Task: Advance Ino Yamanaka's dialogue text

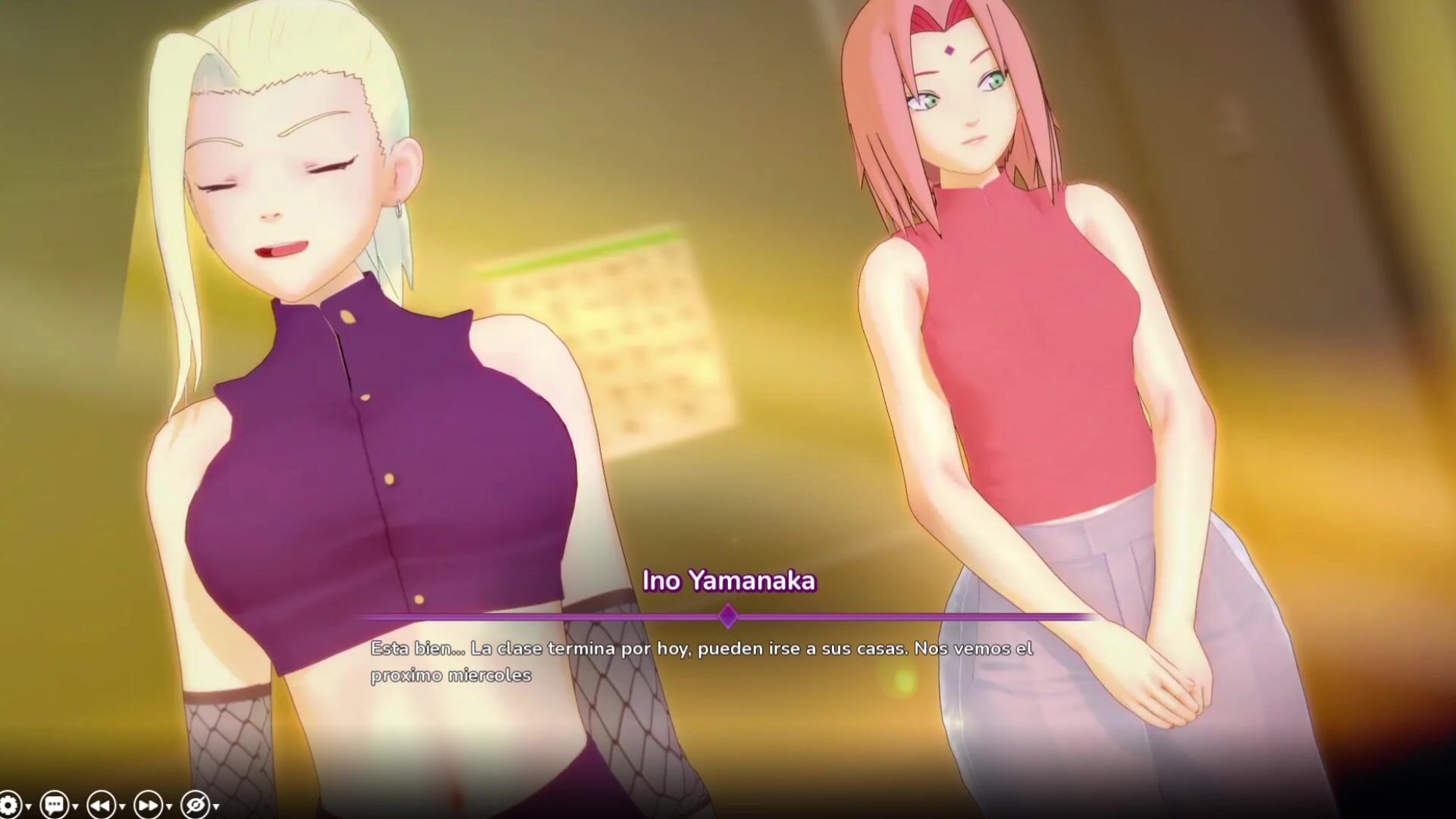Action: coord(701,661)
